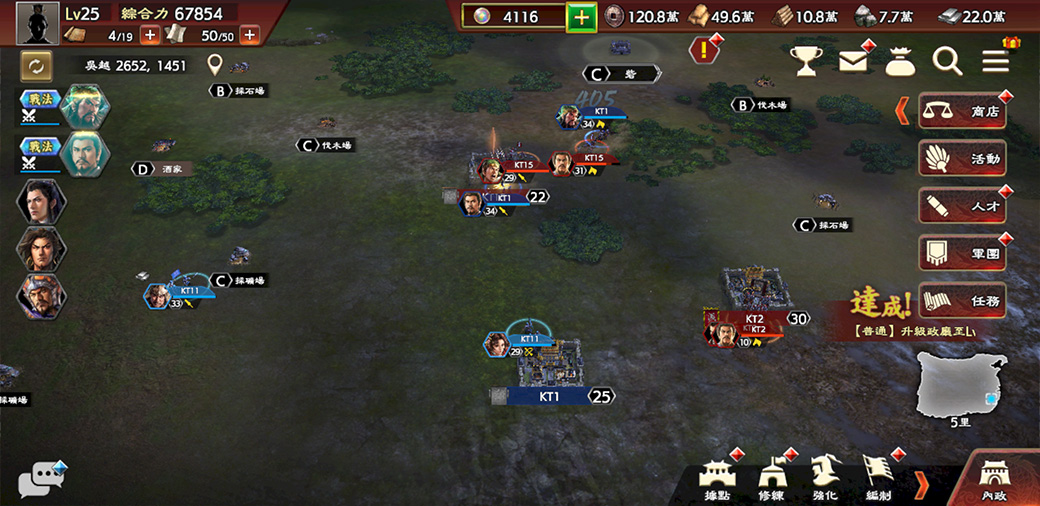Click the magnifying glass search icon
1040x506 pixels.
pyautogui.click(x=947, y=62)
